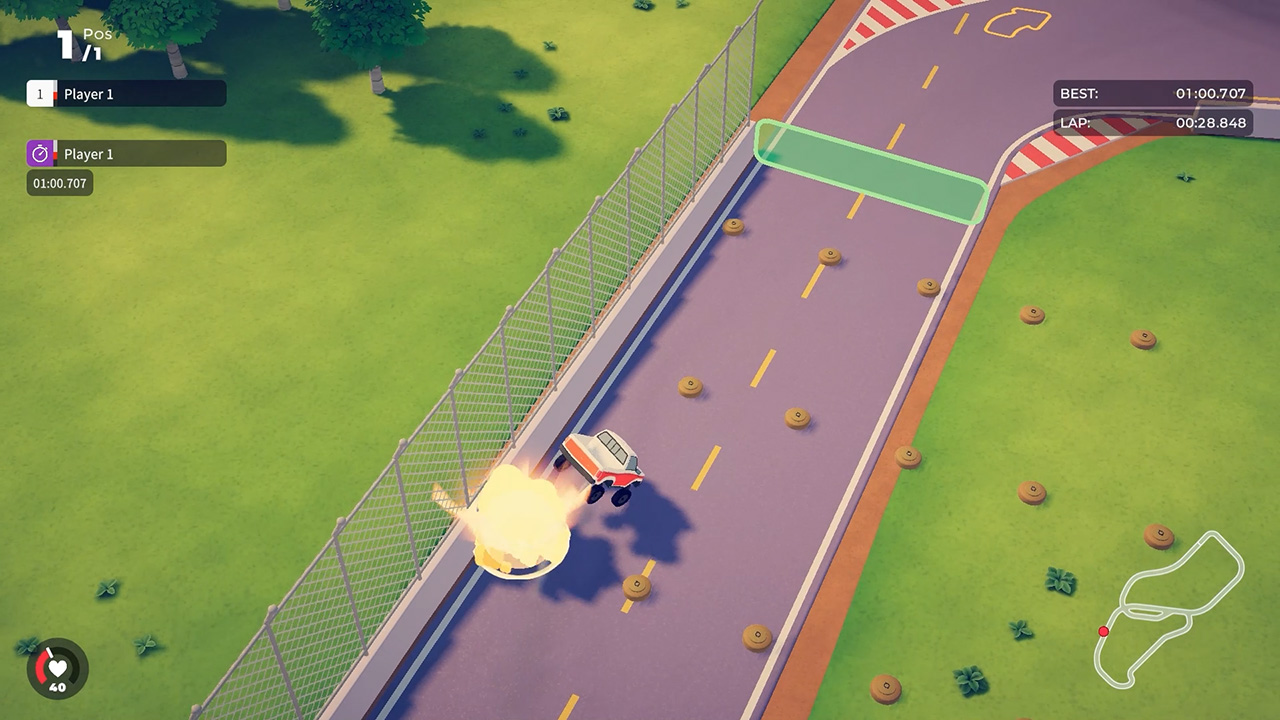The width and height of the screenshot is (1280, 720).
Task: Select the rank '1' badge by Player 1
Action: coord(39,93)
